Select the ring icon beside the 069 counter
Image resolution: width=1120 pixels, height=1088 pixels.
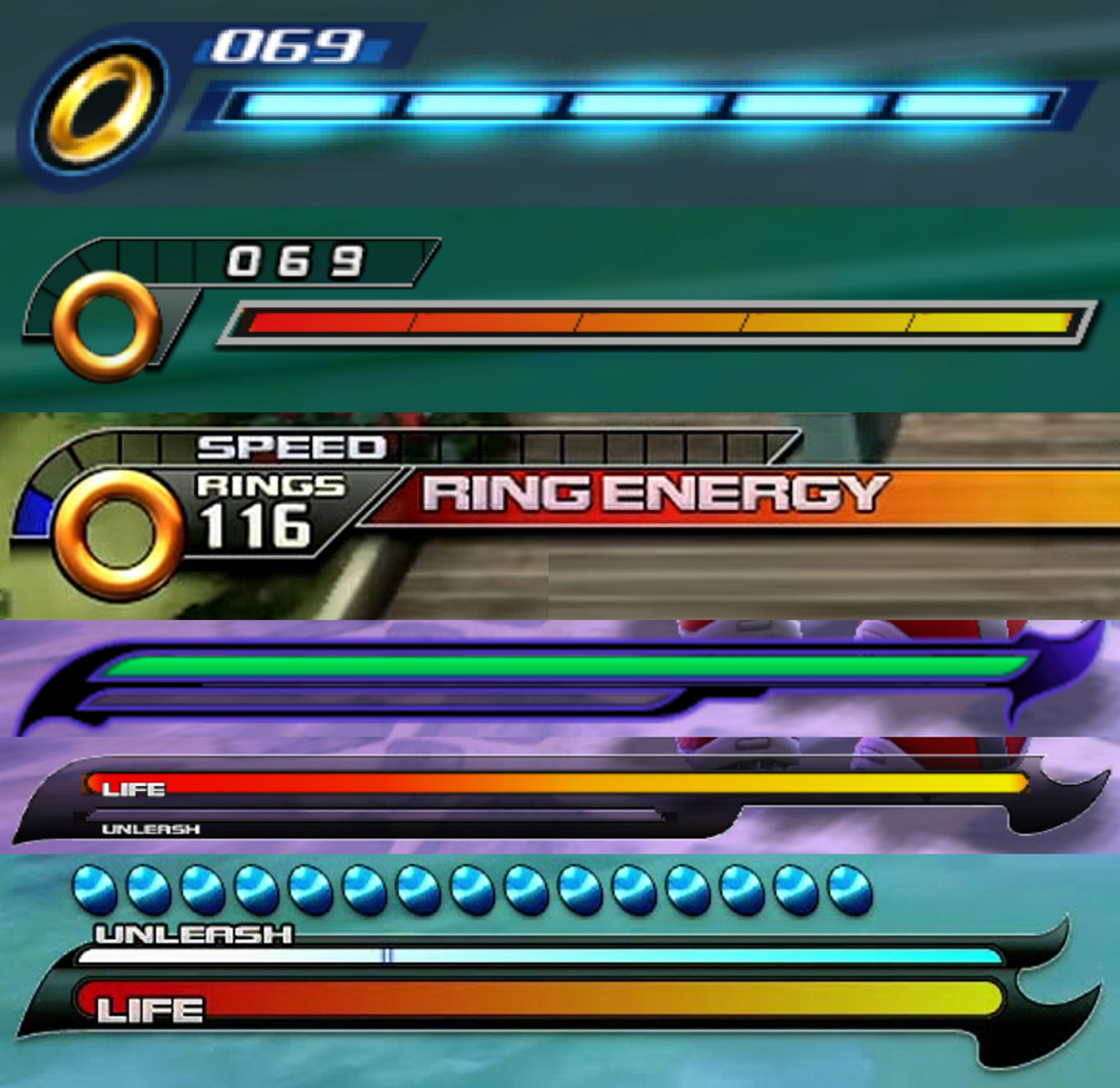104,324
